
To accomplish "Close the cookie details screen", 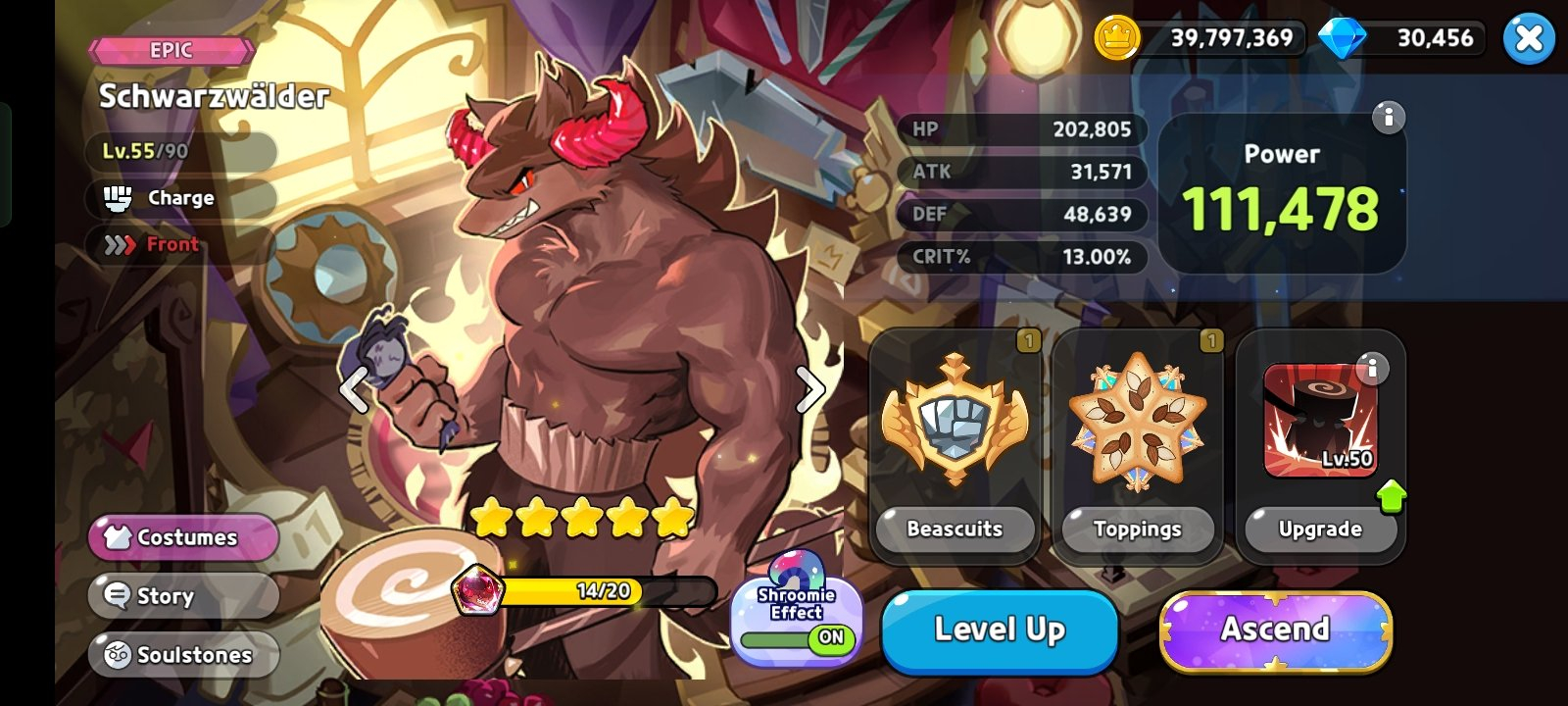I will coord(1528,39).
